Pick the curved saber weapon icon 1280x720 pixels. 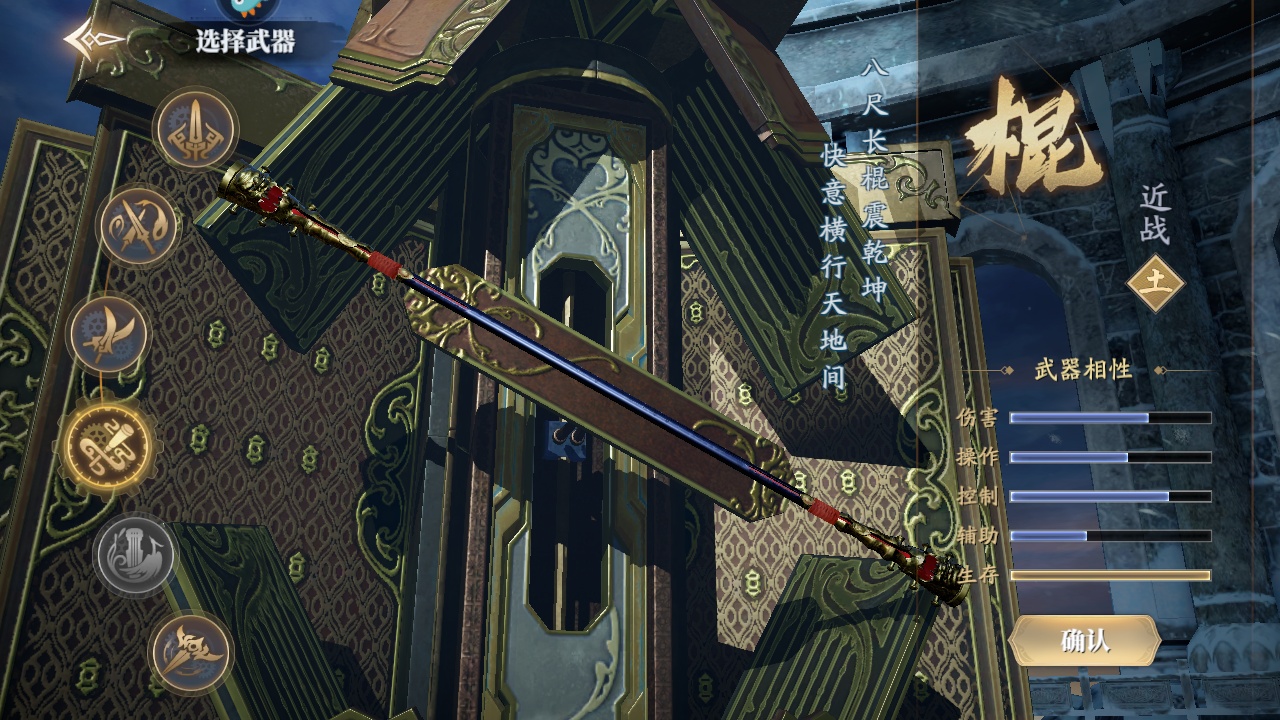coord(108,335)
